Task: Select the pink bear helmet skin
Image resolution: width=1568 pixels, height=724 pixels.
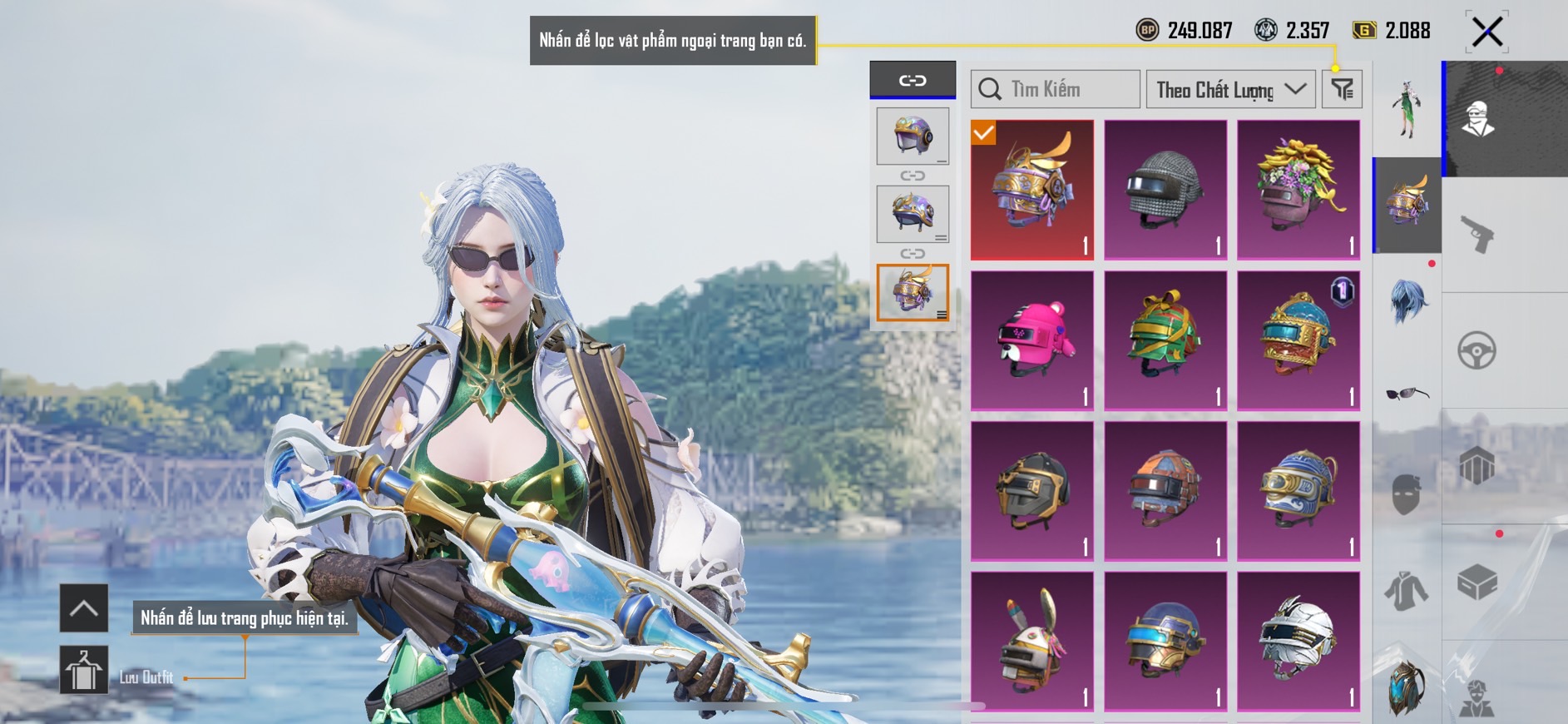Action: 1032,340
